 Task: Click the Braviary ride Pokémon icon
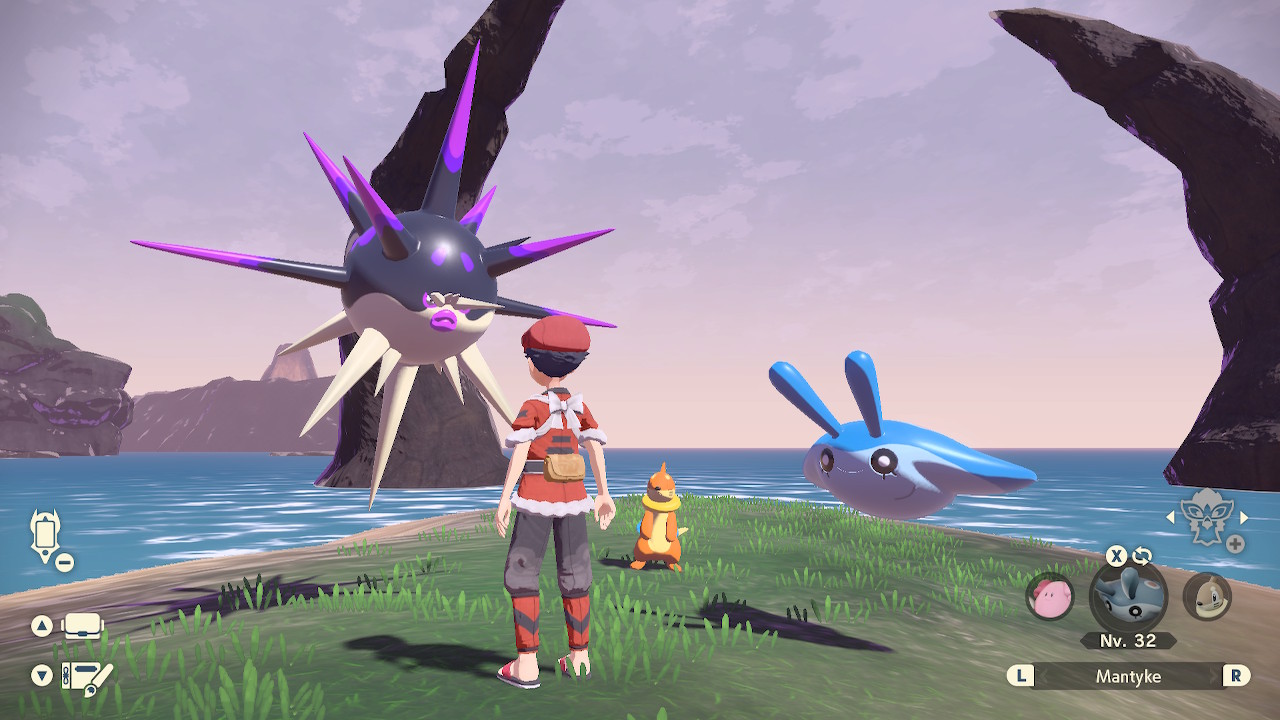click(1205, 517)
